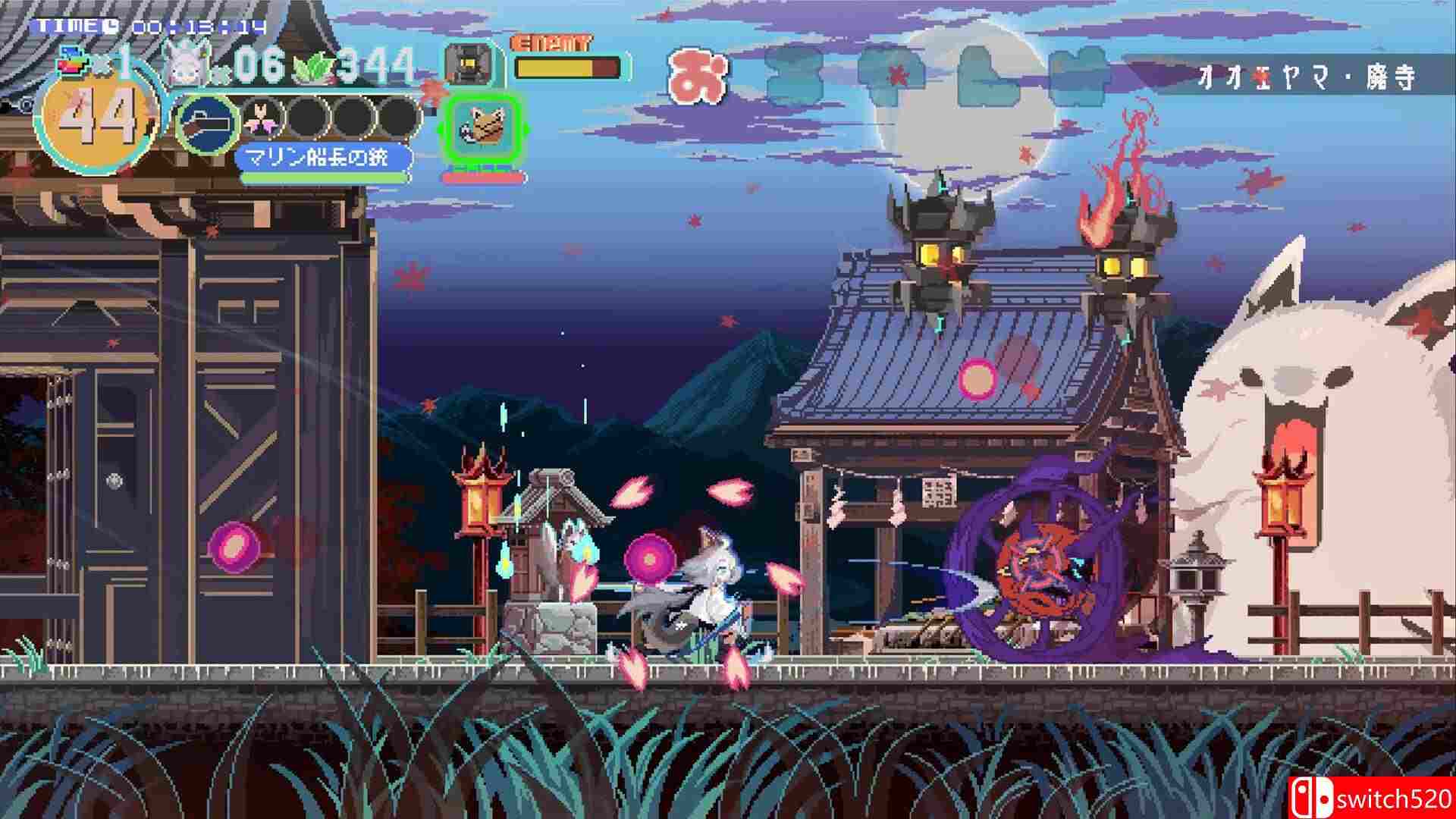Expand the right arrow of companion selector
This screenshot has width=1456, height=819.
click(x=527, y=127)
